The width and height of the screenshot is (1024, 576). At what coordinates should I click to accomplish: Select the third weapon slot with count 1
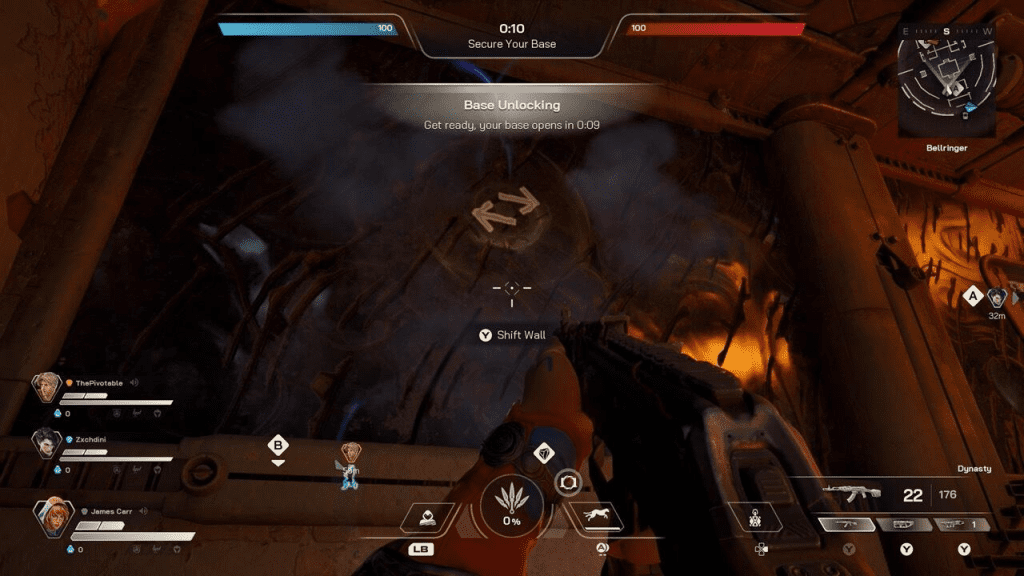tap(962, 525)
